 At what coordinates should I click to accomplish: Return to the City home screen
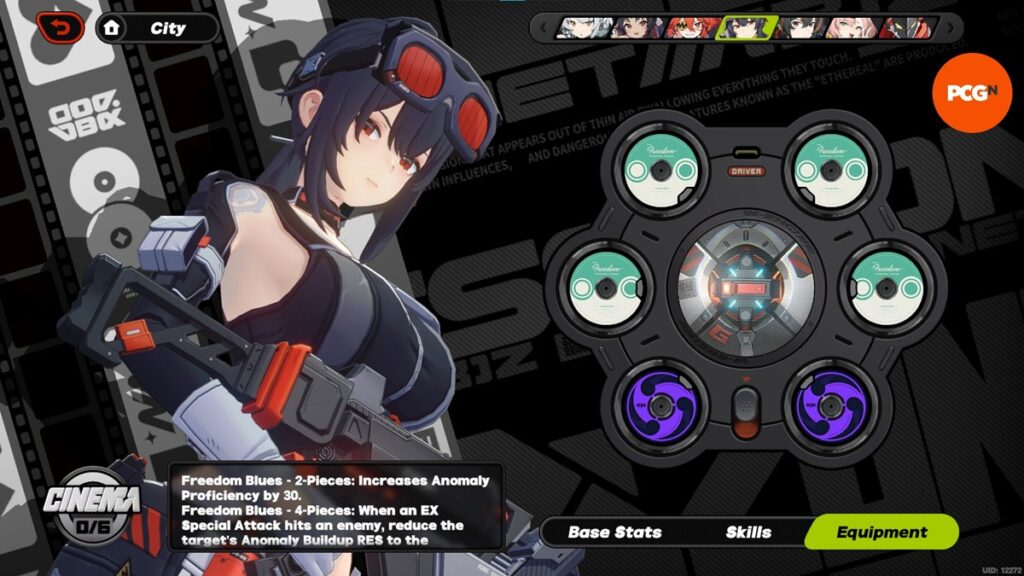(158, 28)
